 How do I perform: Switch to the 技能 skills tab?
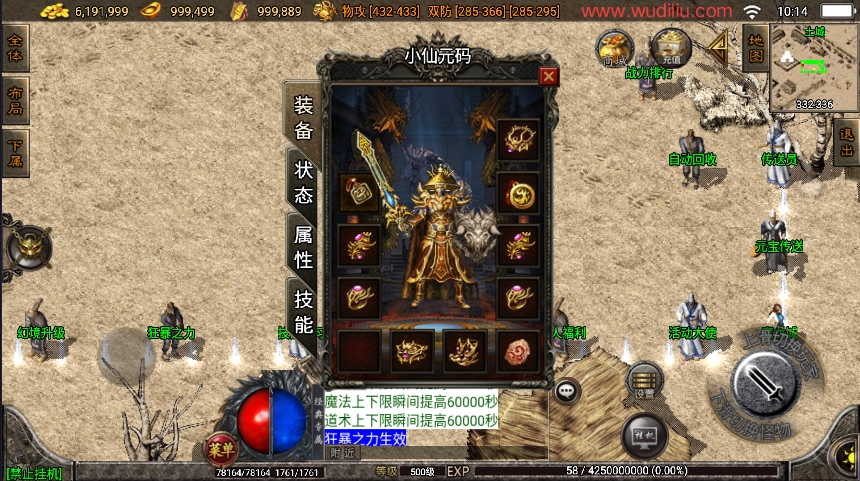(303, 311)
